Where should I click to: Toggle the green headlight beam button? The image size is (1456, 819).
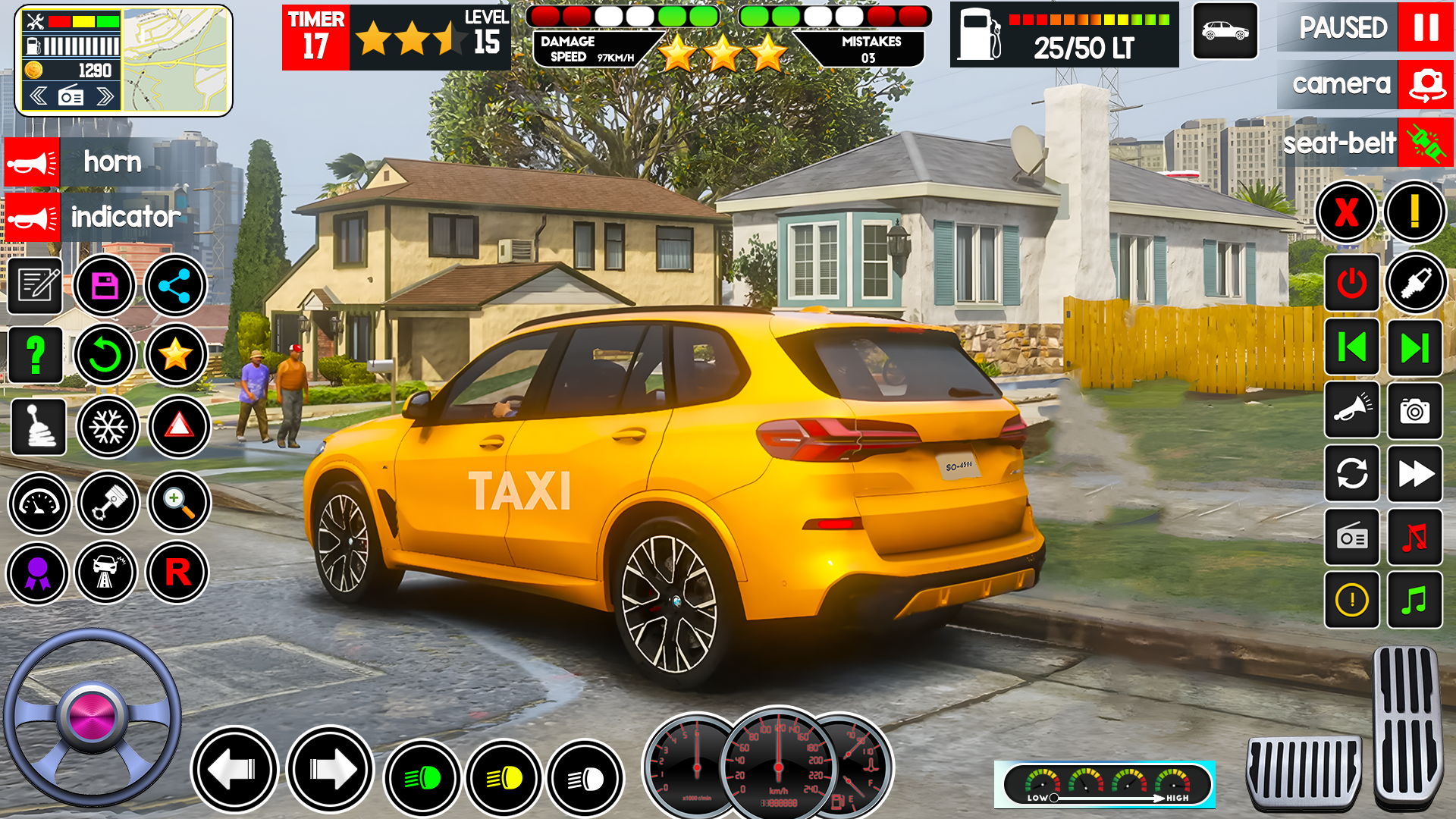422,778
